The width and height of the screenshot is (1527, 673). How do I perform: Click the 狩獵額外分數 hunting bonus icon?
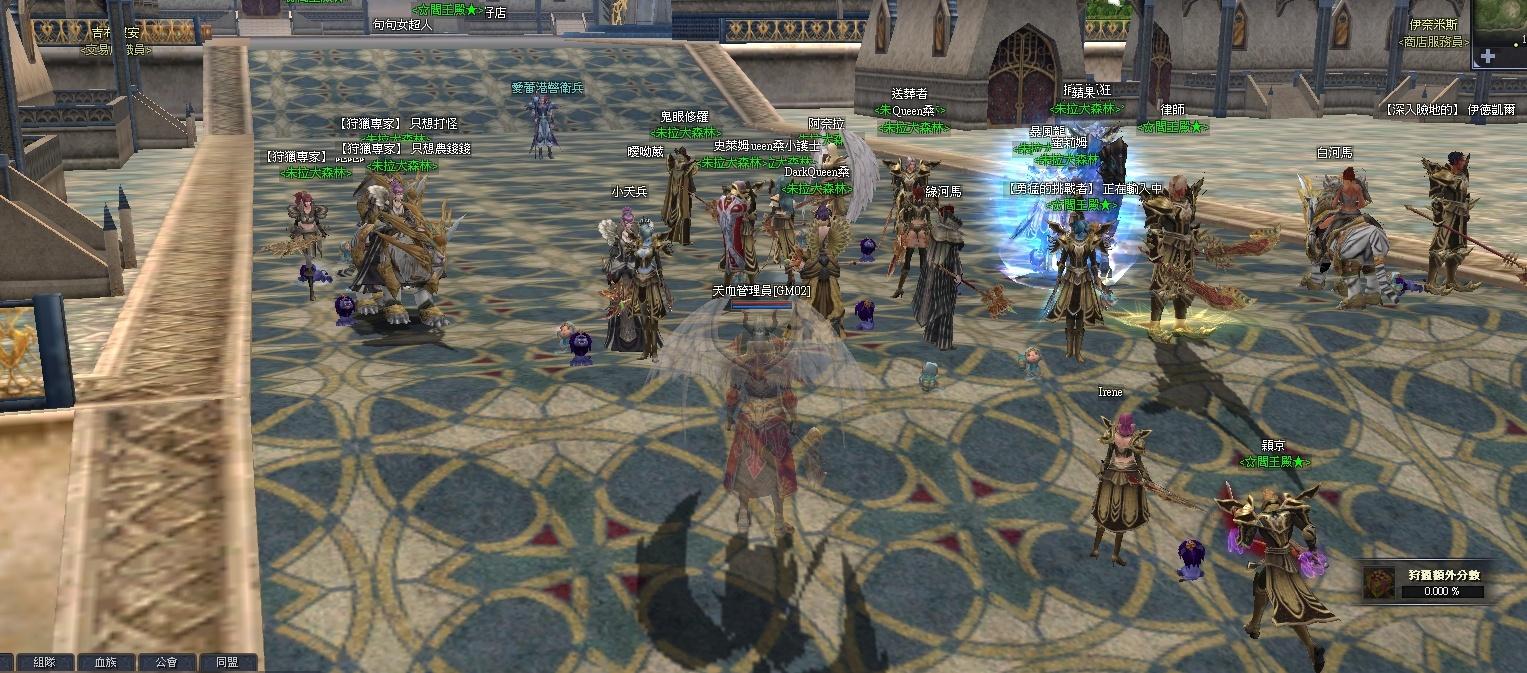tap(1380, 583)
